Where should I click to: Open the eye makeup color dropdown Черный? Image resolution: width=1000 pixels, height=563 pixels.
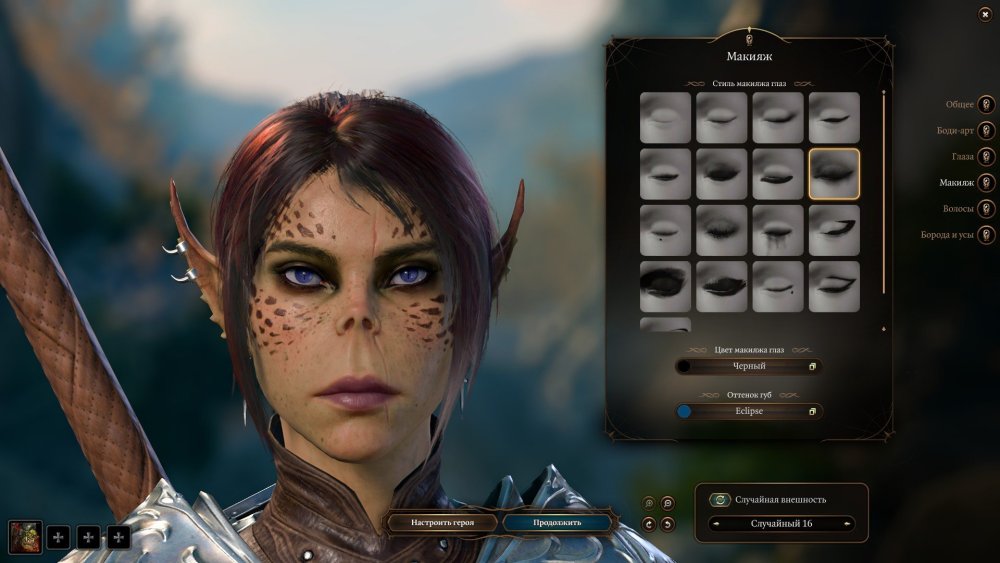(748, 366)
